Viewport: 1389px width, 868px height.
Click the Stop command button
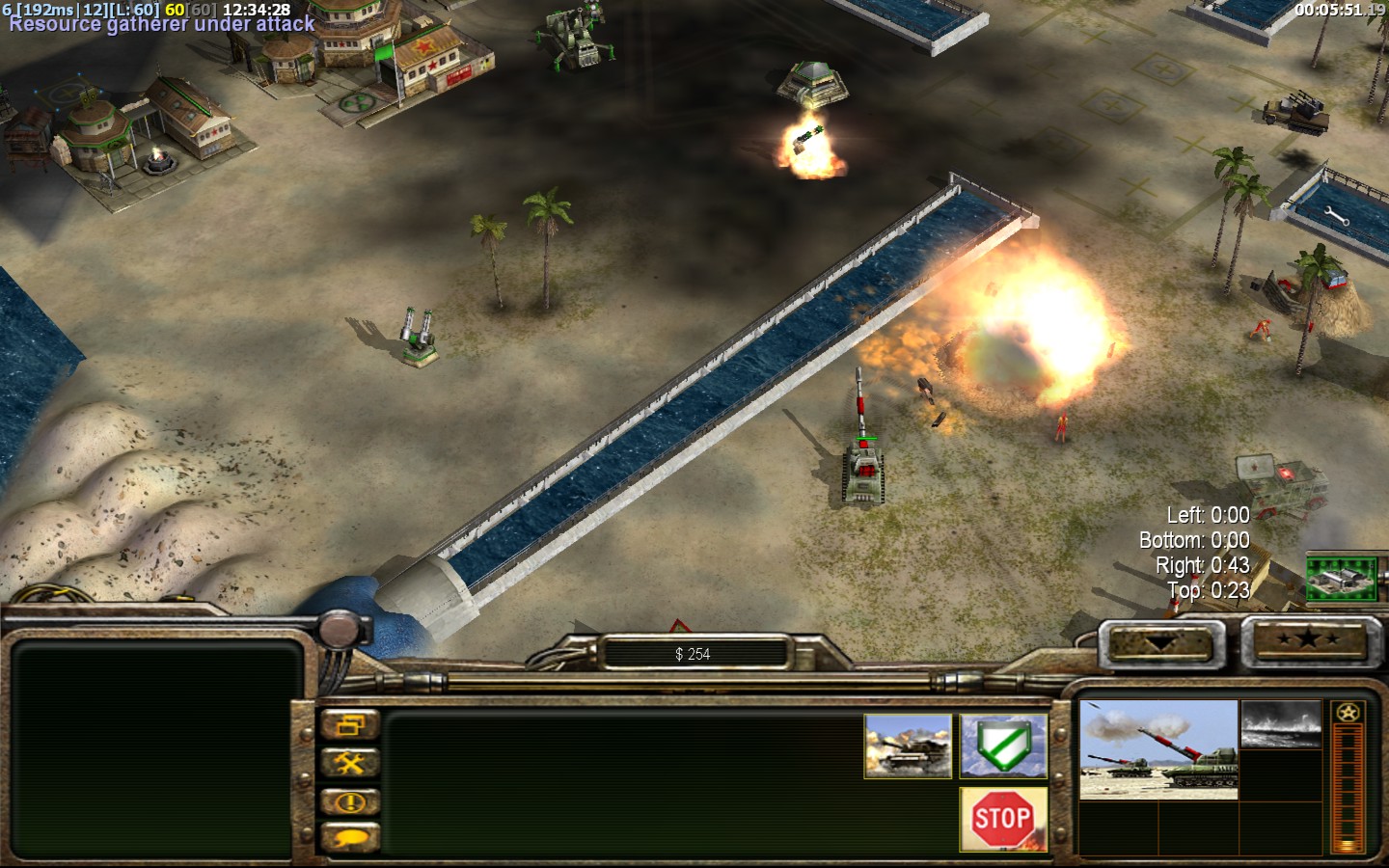[1003, 819]
